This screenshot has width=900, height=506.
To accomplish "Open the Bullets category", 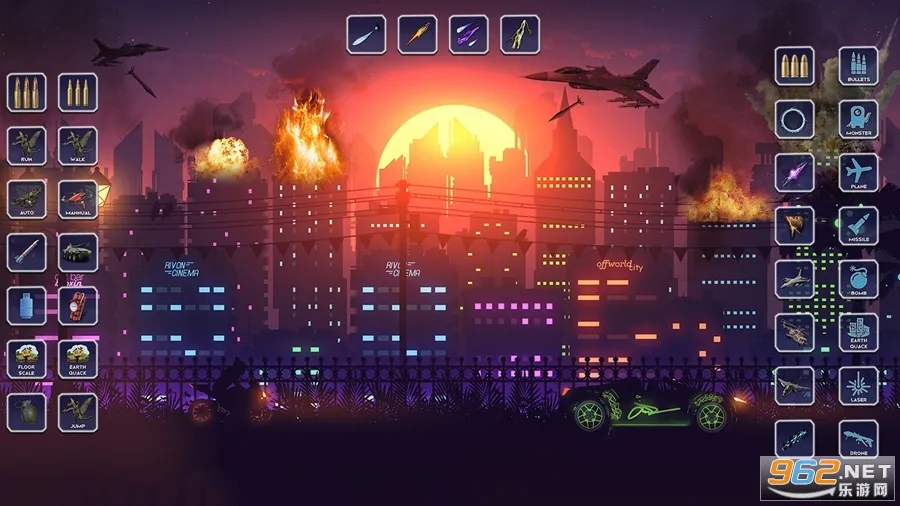I will point(858,66).
